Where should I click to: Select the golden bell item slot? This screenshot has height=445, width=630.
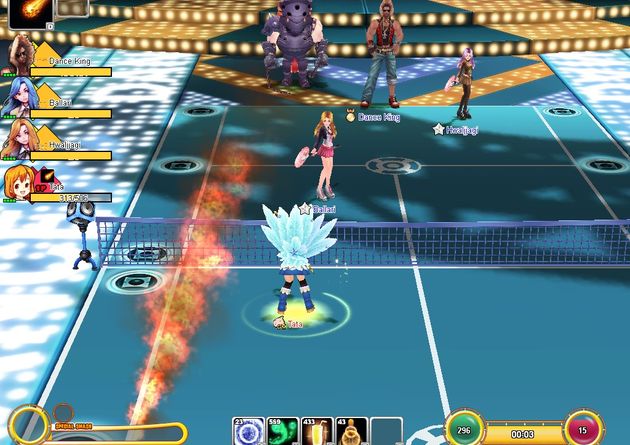click(351, 432)
